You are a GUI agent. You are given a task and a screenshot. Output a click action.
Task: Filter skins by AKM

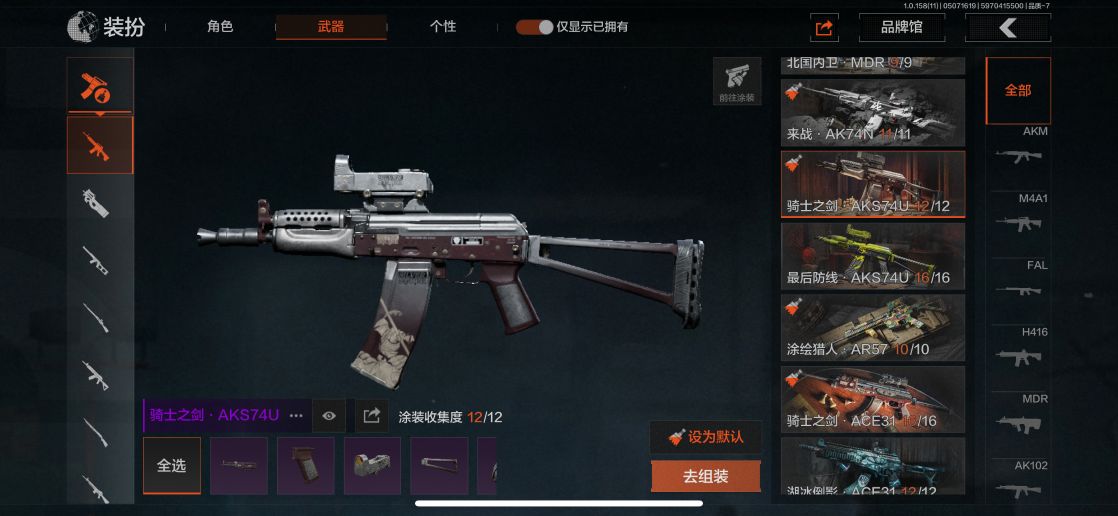pyautogui.click(x=1019, y=148)
